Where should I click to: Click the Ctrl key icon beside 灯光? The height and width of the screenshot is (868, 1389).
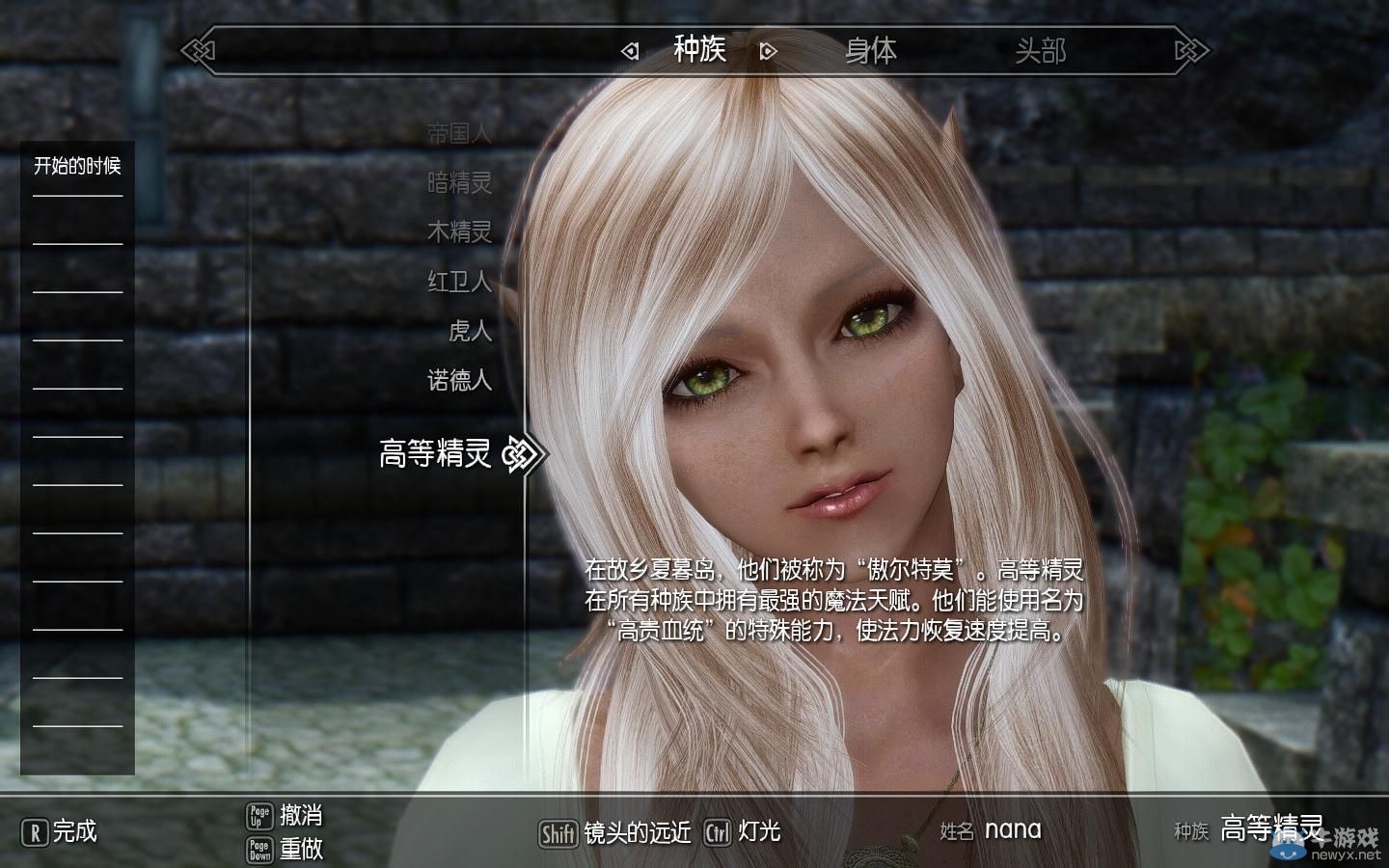click(x=718, y=832)
